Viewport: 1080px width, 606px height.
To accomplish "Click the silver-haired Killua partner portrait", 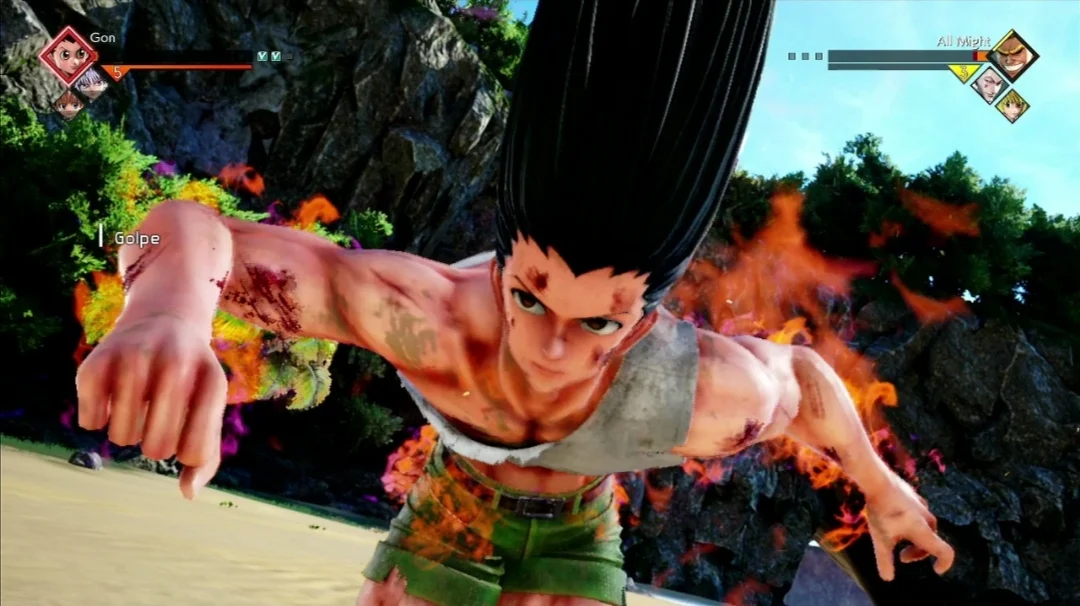I will [92, 82].
